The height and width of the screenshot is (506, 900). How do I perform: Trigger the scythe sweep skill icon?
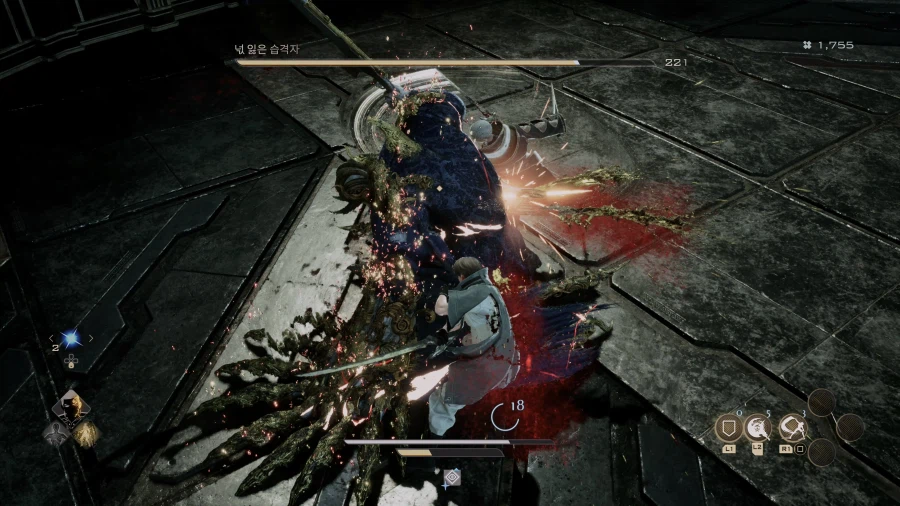click(792, 429)
